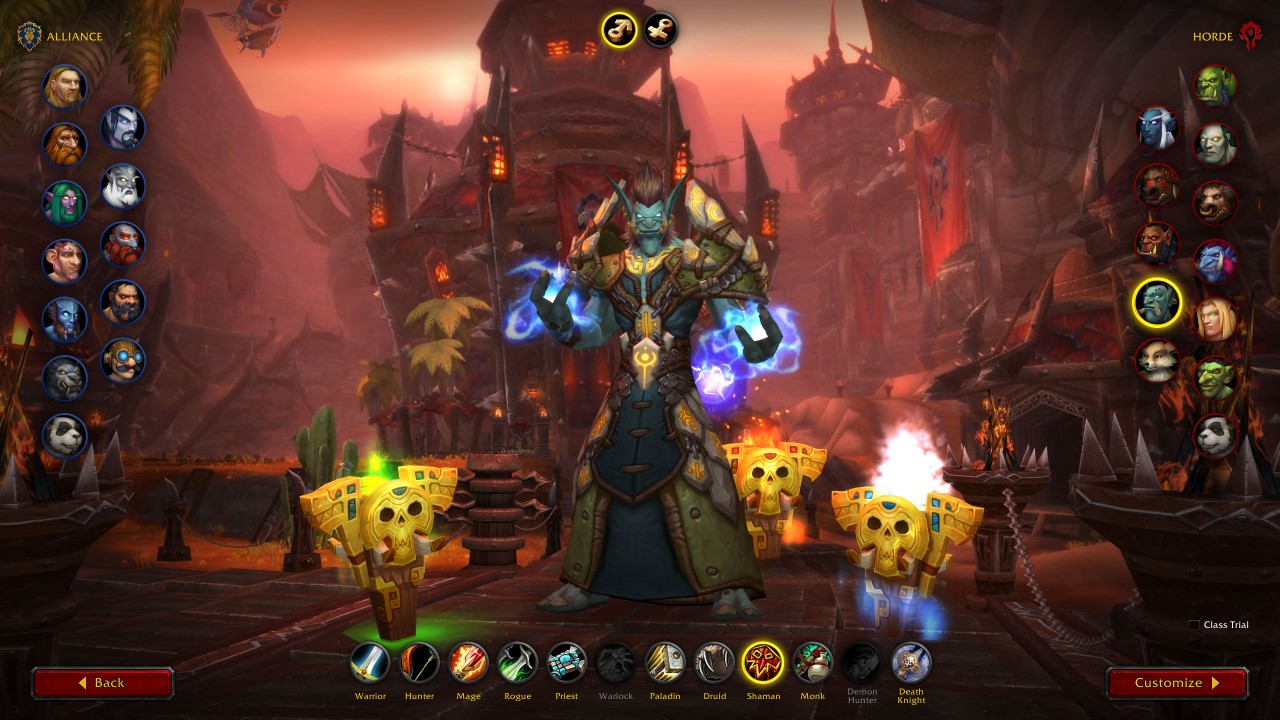Tick the Class Trial checkbox
1280x720 pixels.
(x=1194, y=625)
